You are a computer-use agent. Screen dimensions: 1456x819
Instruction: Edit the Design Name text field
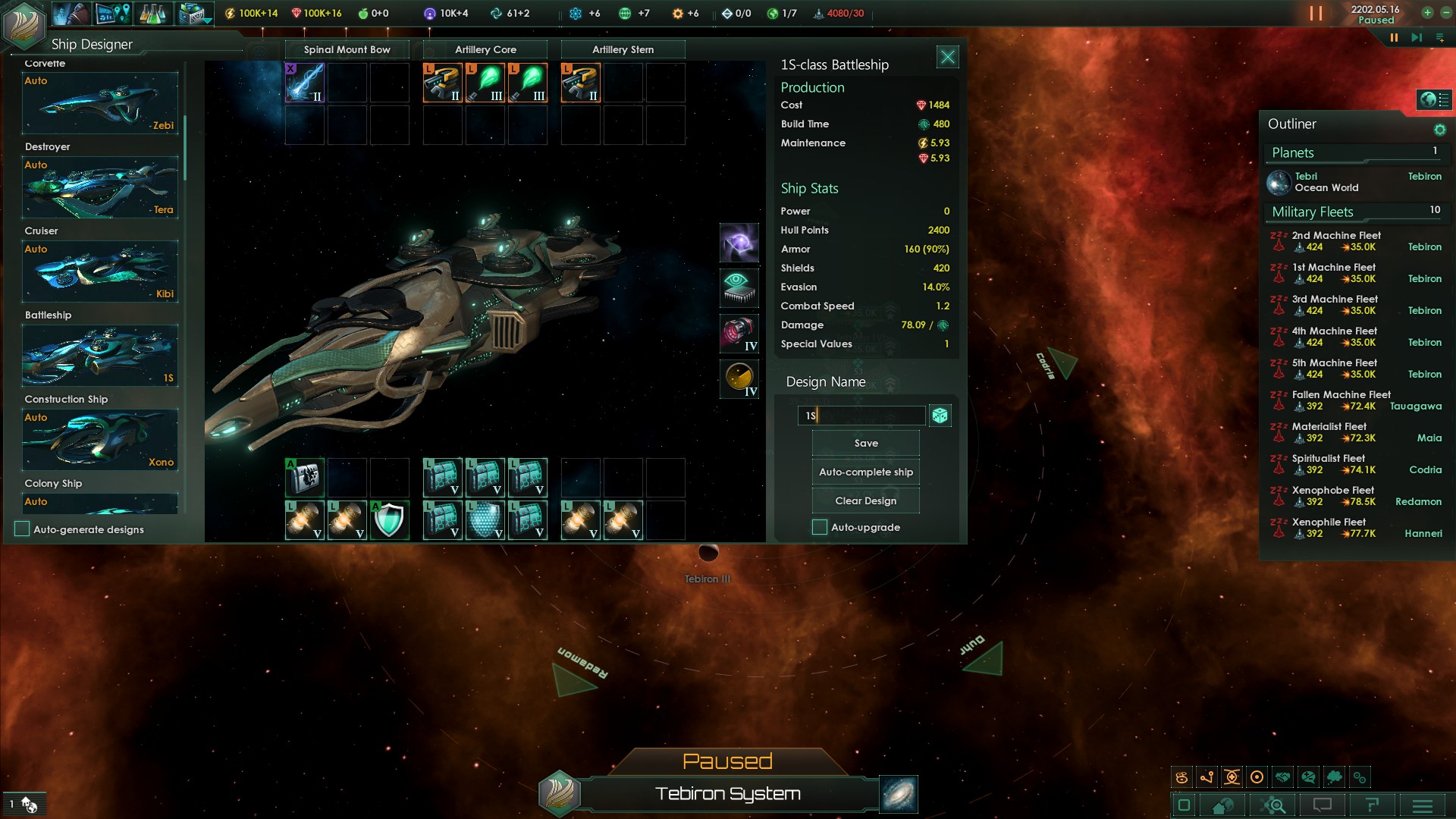click(x=861, y=416)
